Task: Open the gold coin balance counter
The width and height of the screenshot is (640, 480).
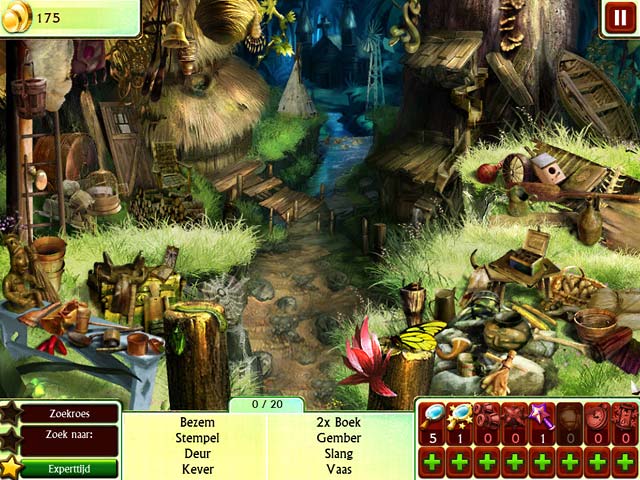Action: coord(48,18)
